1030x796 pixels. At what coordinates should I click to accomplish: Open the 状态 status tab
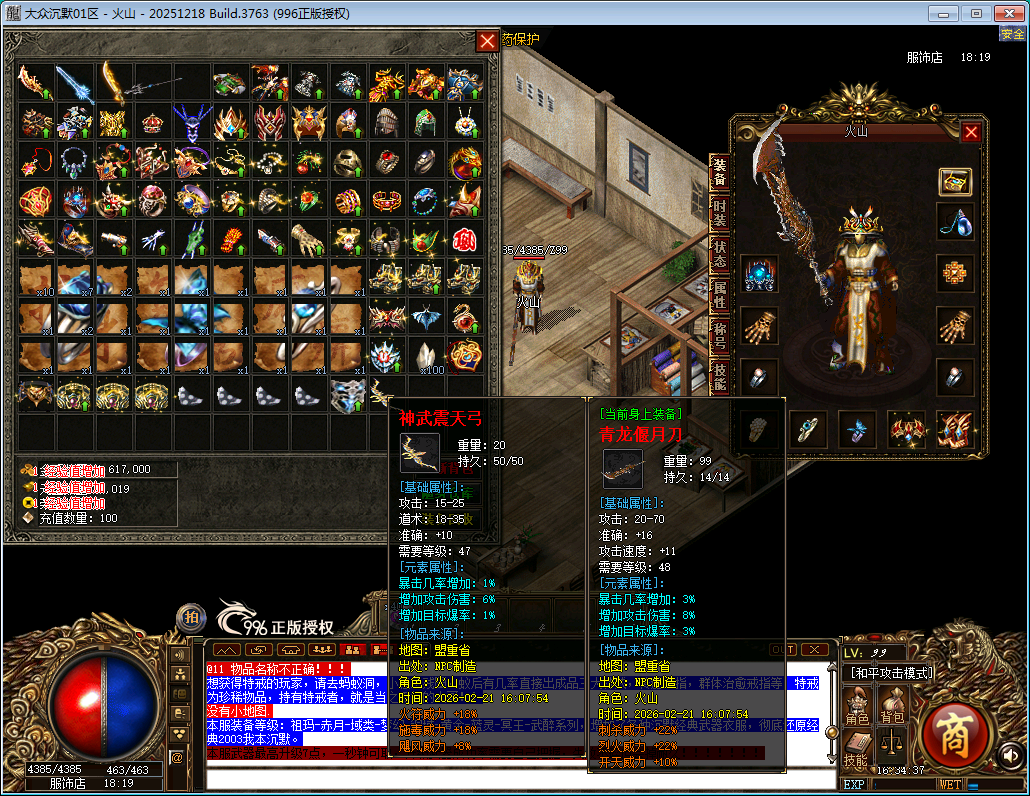click(x=719, y=253)
